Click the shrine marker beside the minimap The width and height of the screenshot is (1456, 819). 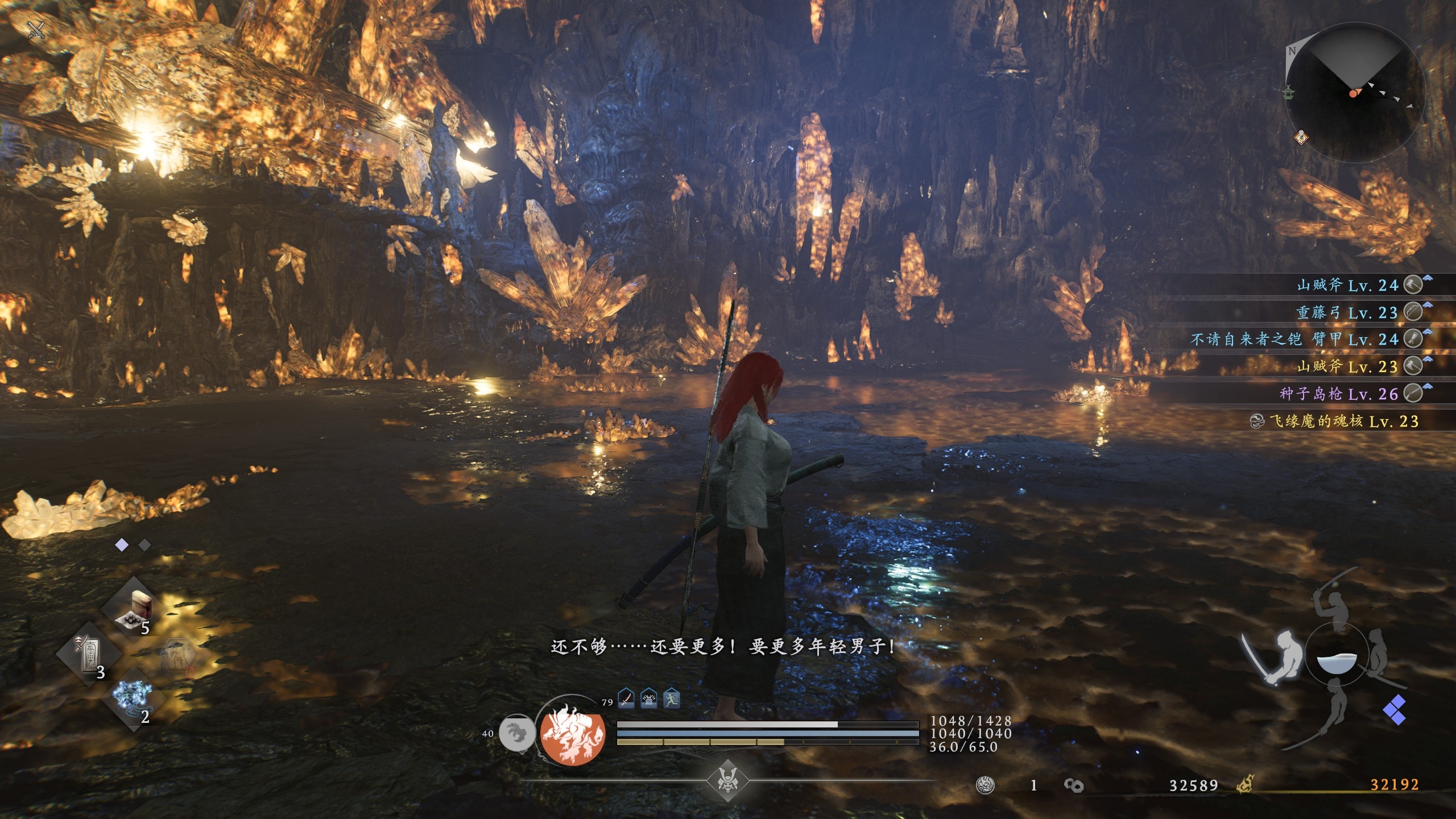click(x=1288, y=91)
